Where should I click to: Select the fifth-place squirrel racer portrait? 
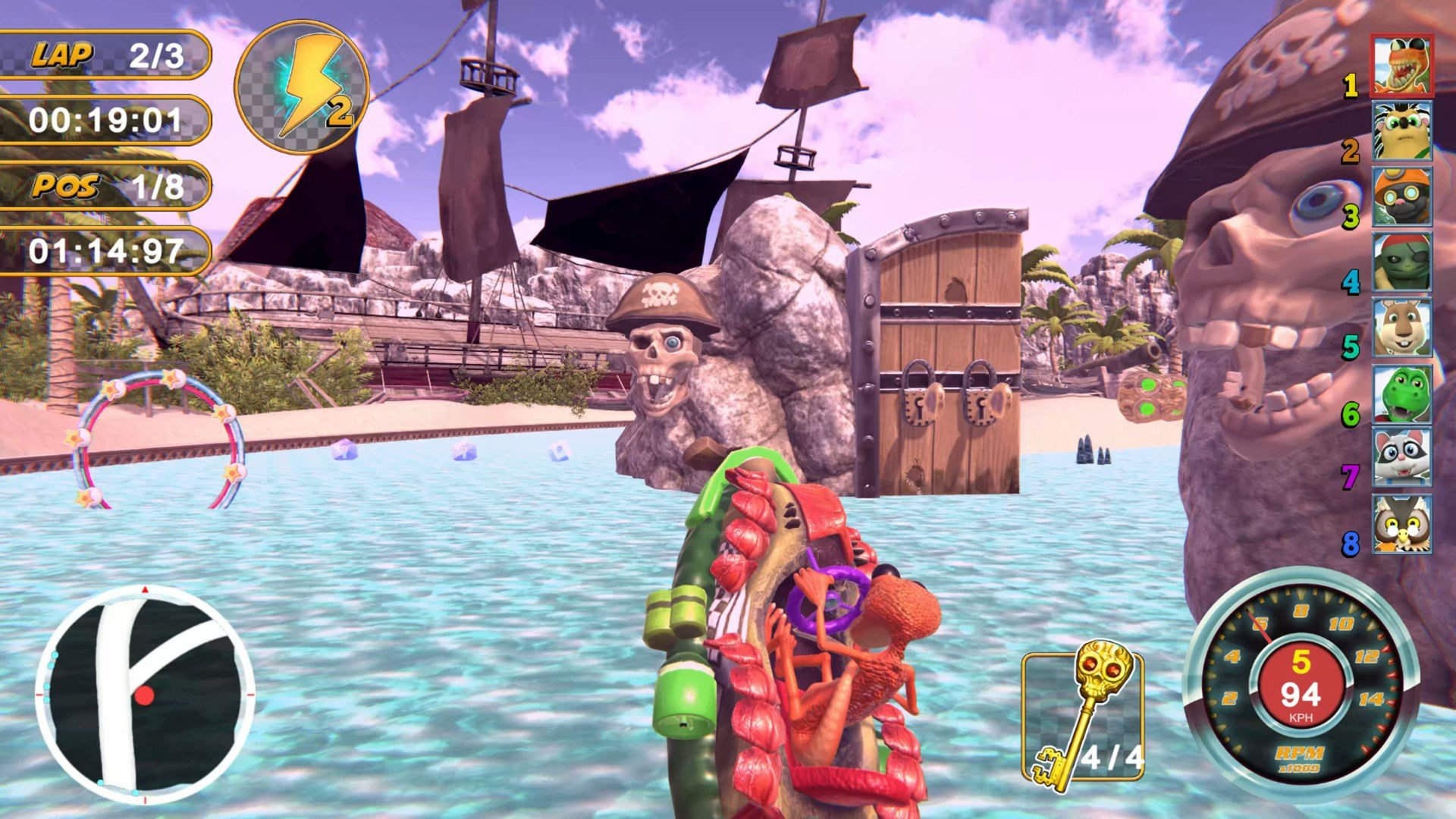coord(1401,328)
